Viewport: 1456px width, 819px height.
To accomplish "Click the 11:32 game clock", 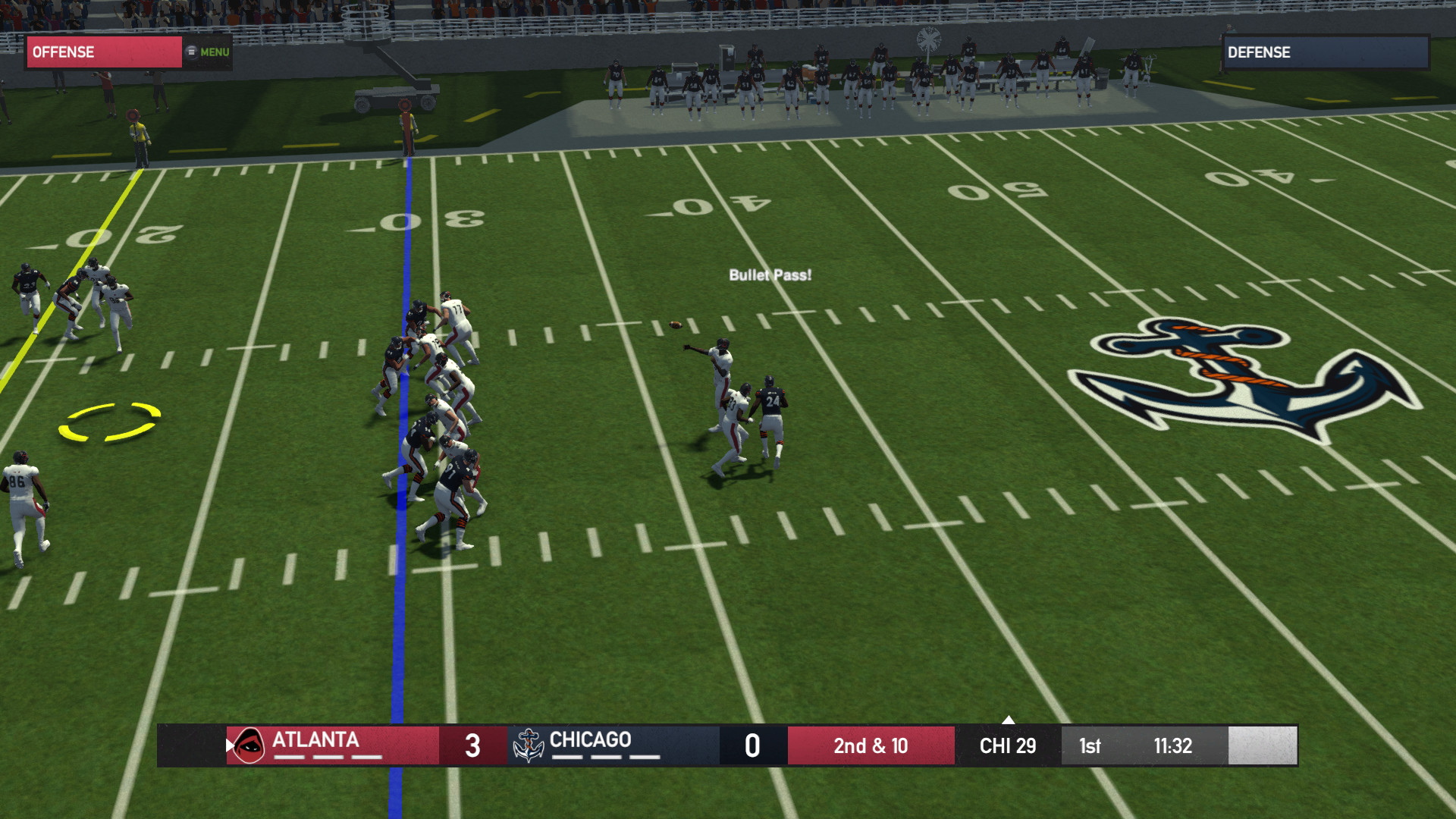I will (1172, 746).
